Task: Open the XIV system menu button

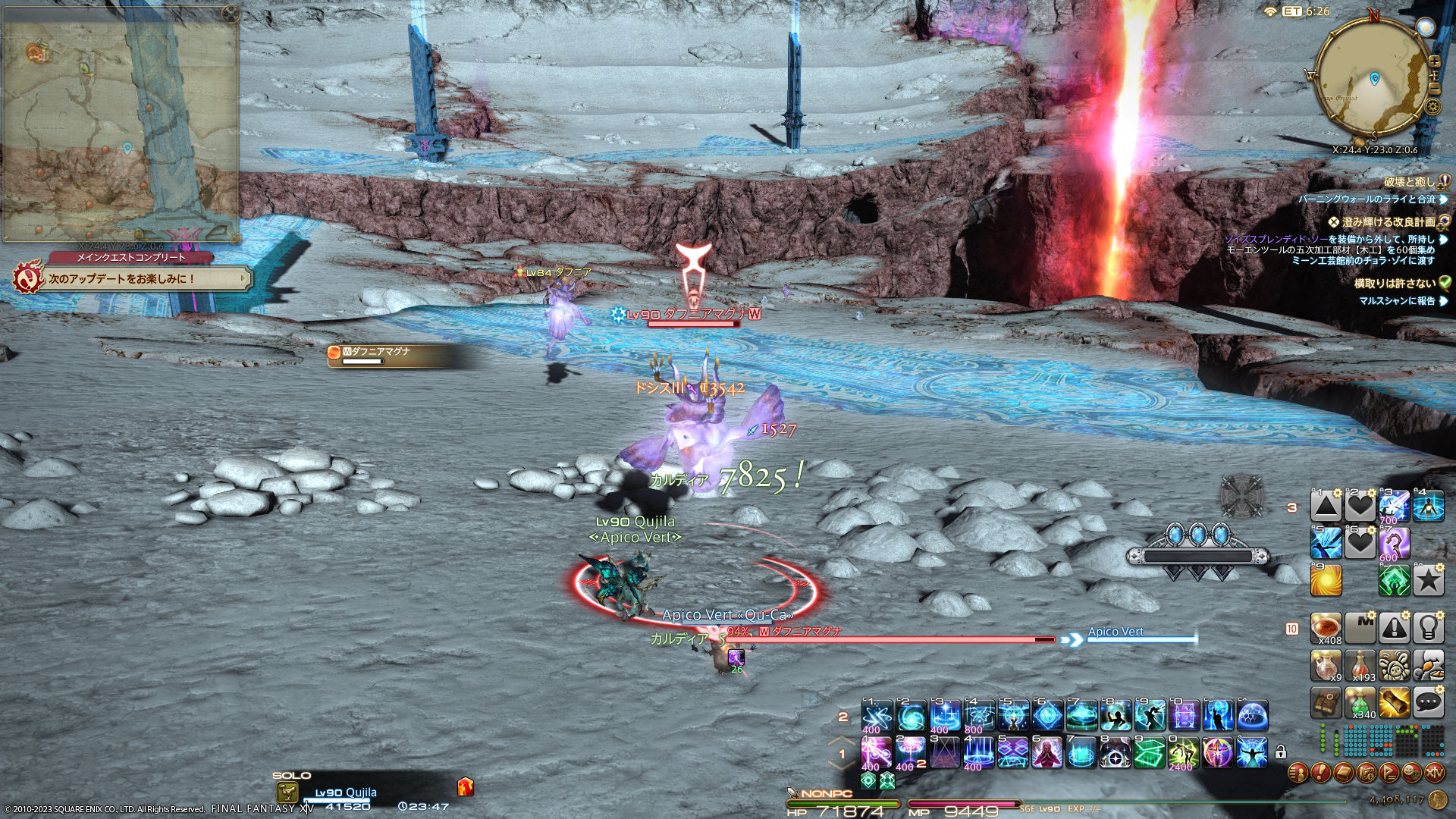Action: pos(1434,773)
